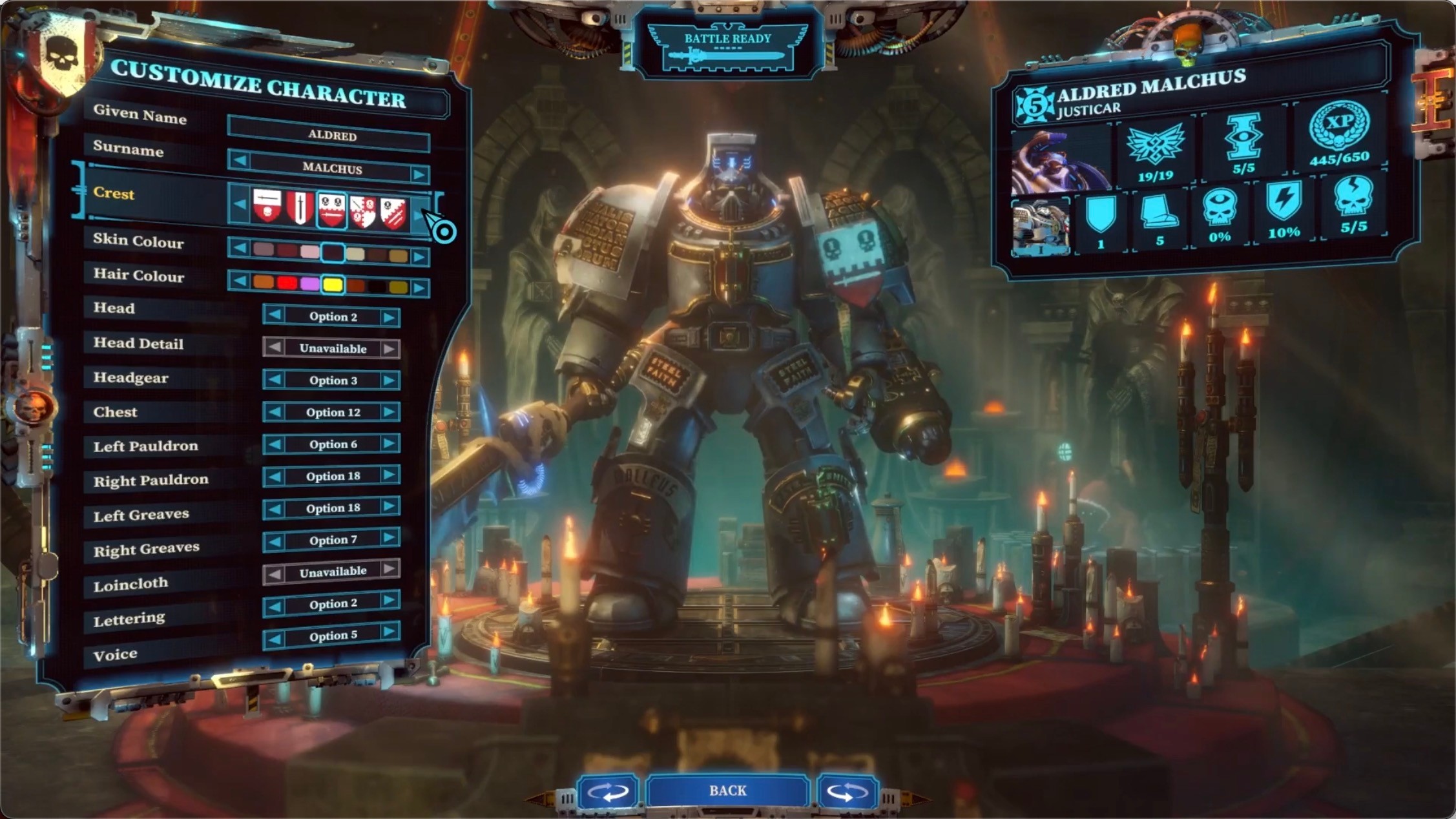Screen dimensions: 1456x819
Task: Choose the sword crest shield
Action: 300,208
